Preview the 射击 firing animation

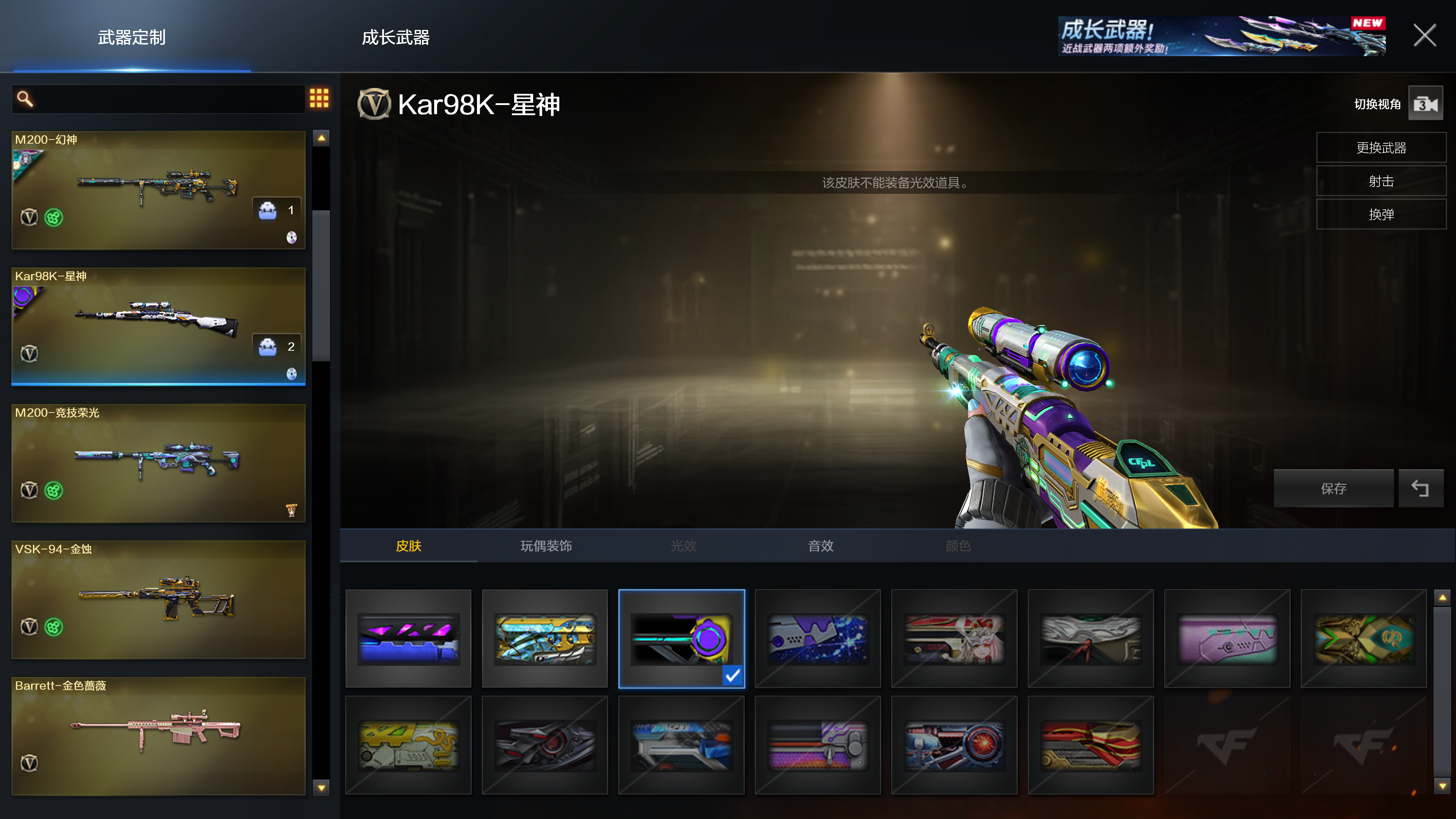tap(1381, 182)
